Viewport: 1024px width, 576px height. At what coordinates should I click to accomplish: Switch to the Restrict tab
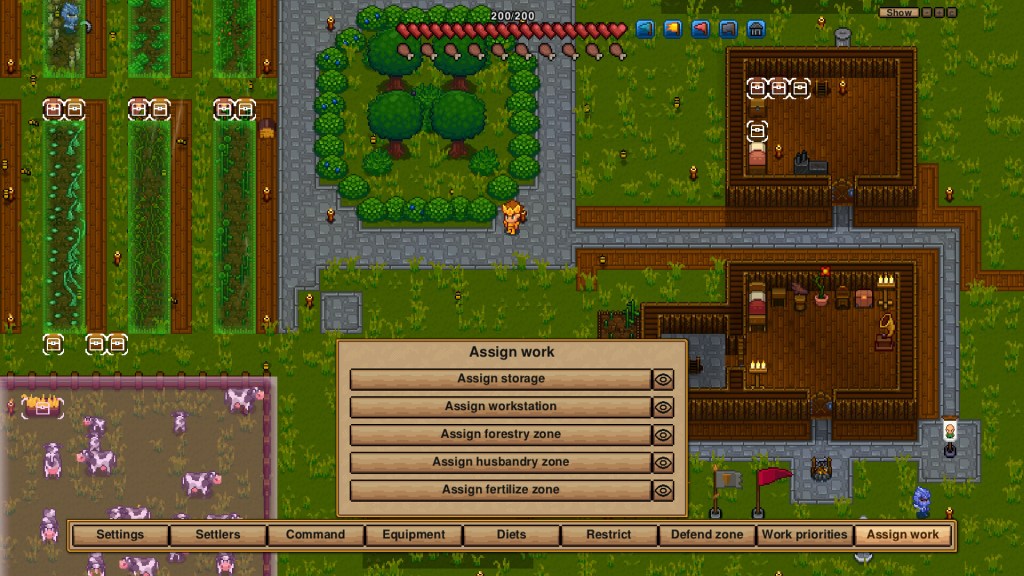tap(609, 535)
